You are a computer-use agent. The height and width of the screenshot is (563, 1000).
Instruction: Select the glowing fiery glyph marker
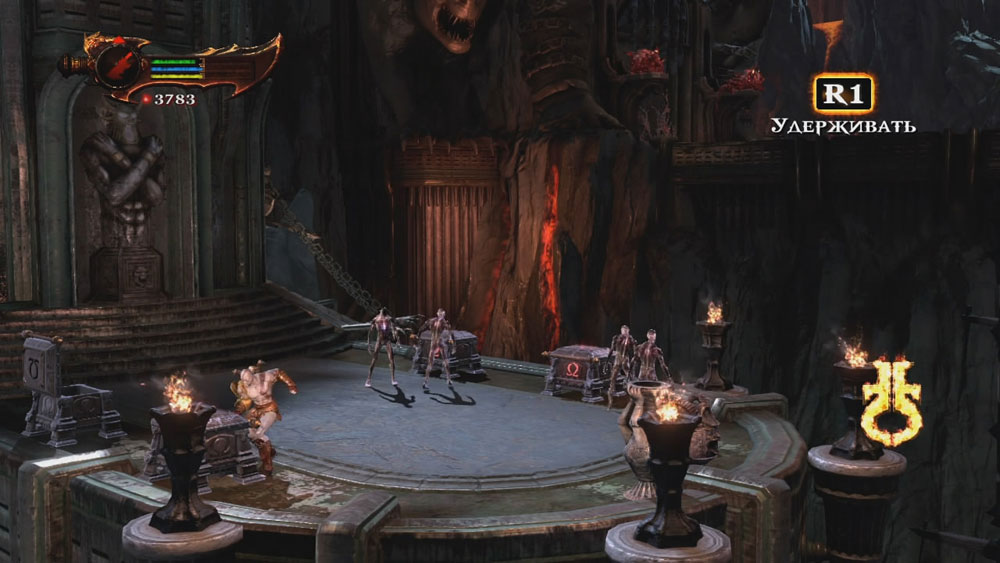[x=890, y=401]
